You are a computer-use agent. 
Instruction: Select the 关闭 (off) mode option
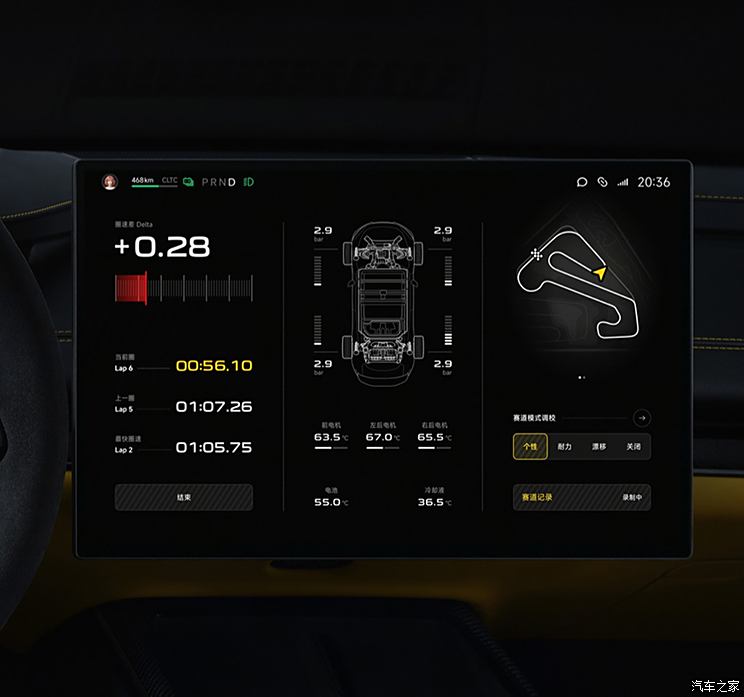[x=633, y=446]
